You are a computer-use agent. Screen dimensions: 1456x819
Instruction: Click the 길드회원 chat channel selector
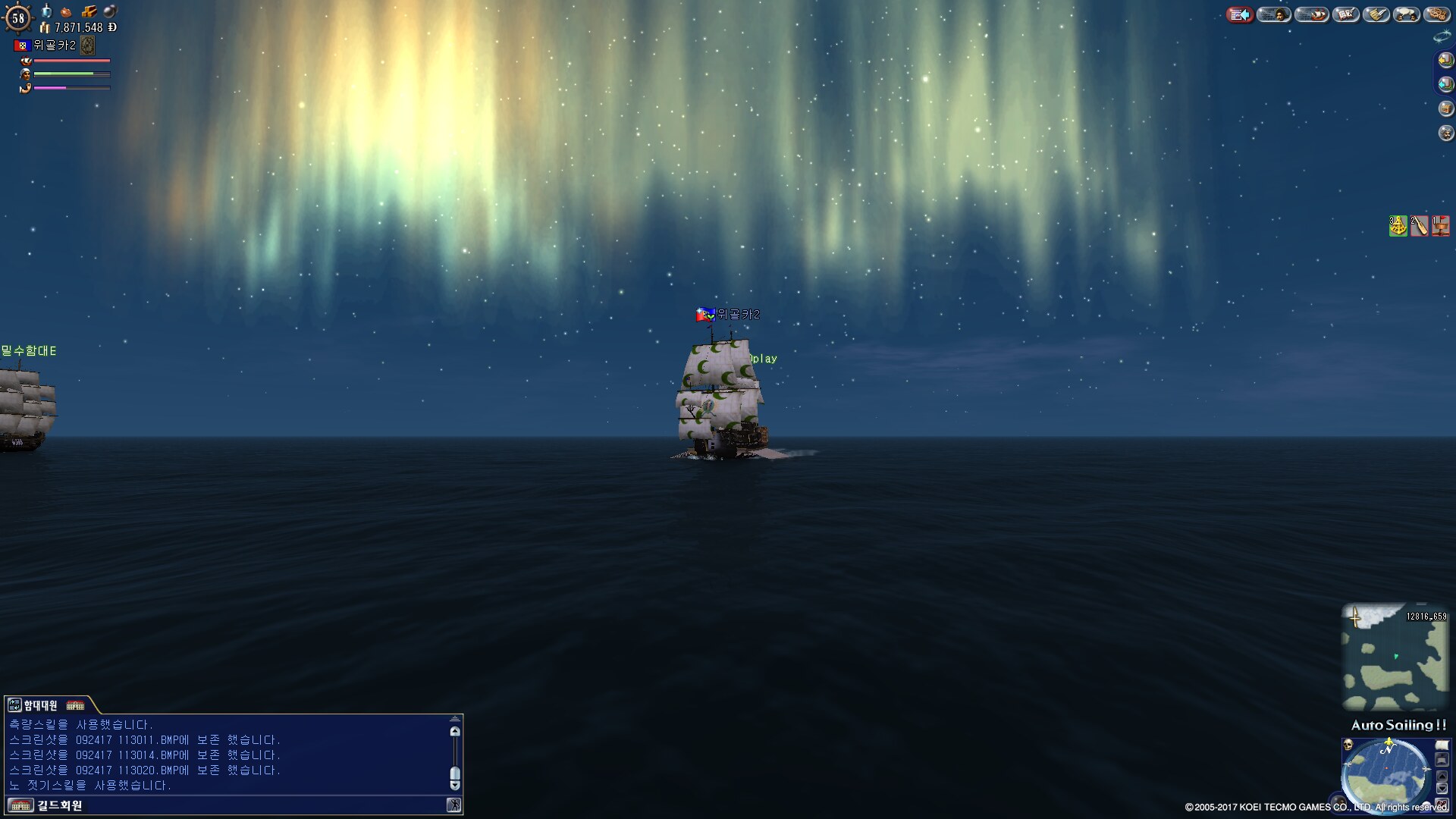pyautogui.click(x=59, y=805)
